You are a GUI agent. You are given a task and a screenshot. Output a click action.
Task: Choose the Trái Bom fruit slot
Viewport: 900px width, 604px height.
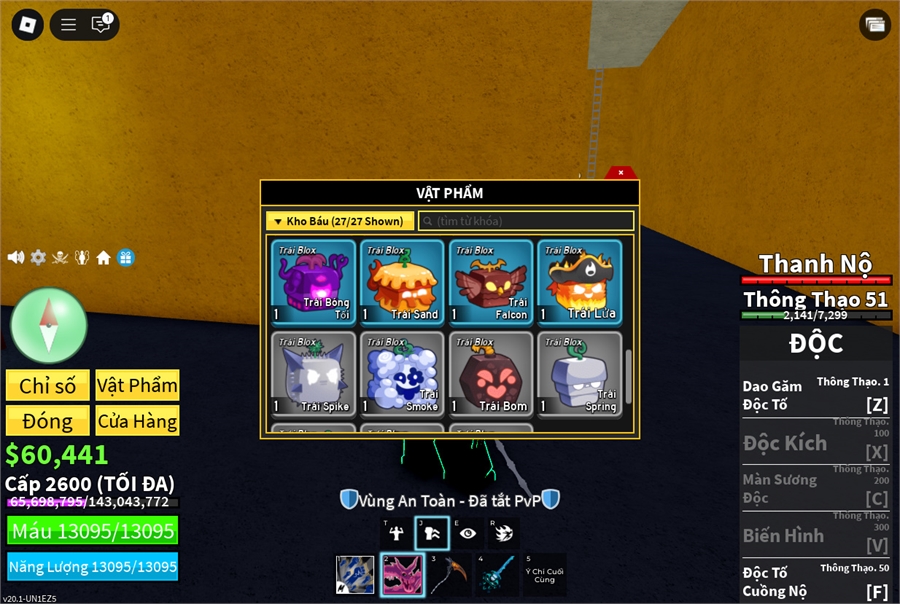(490, 374)
